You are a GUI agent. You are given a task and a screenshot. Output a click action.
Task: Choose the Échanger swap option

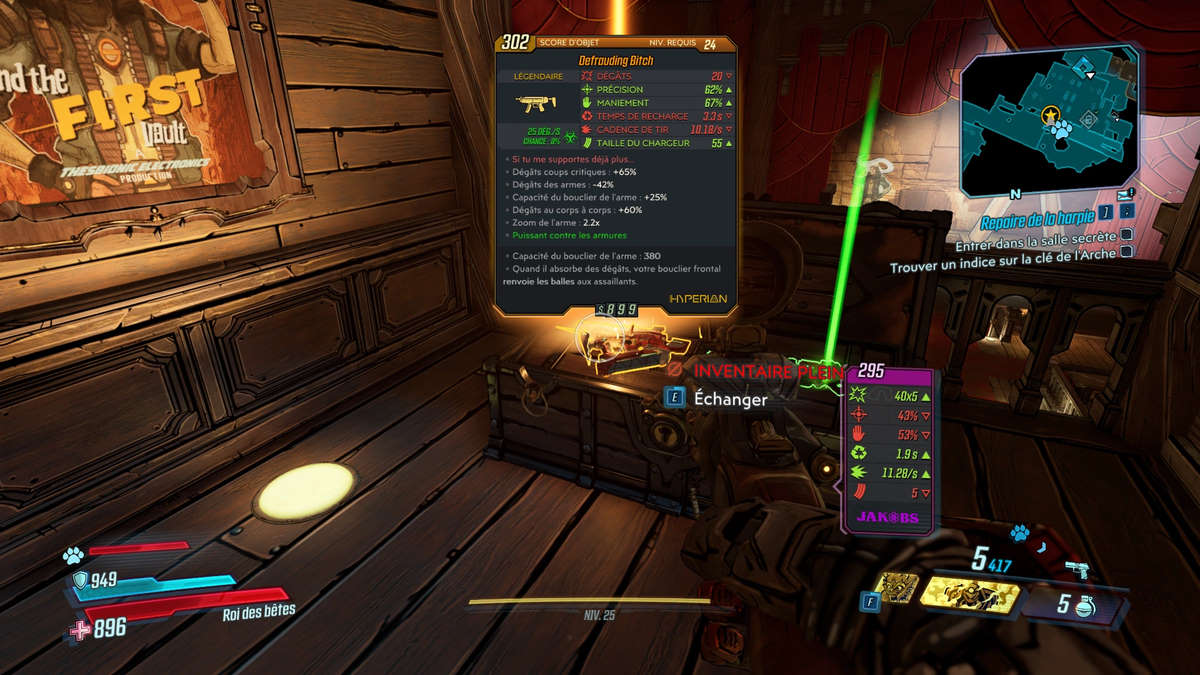[x=718, y=399]
